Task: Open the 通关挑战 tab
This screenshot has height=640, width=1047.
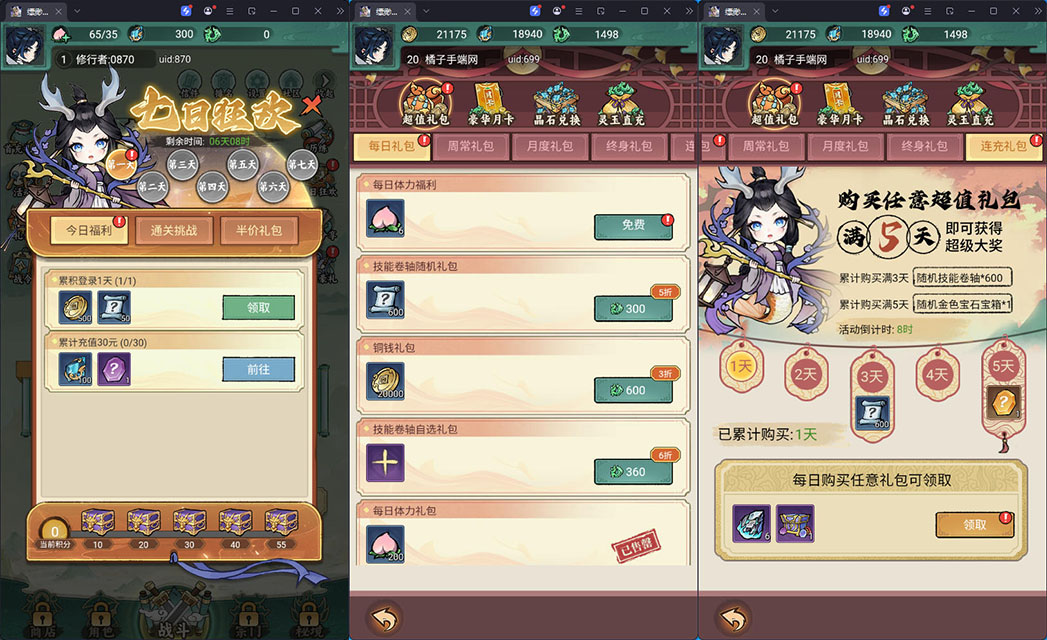Action: [173, 230]
